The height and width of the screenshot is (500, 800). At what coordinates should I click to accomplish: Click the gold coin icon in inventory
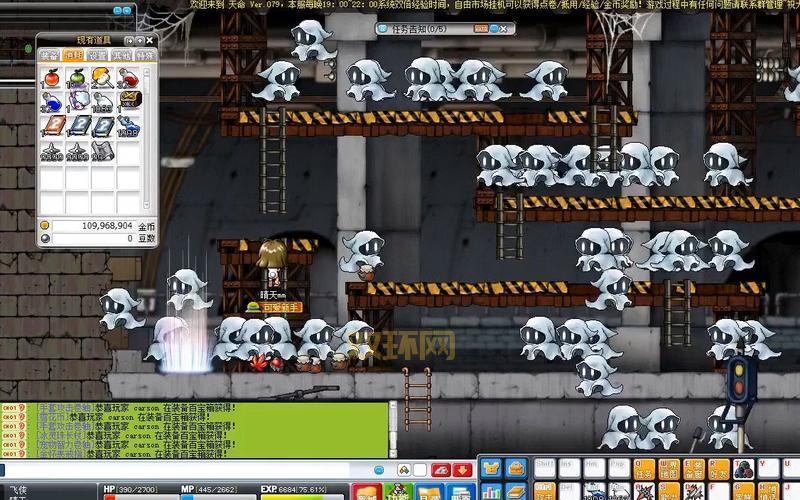coord(45,226)
